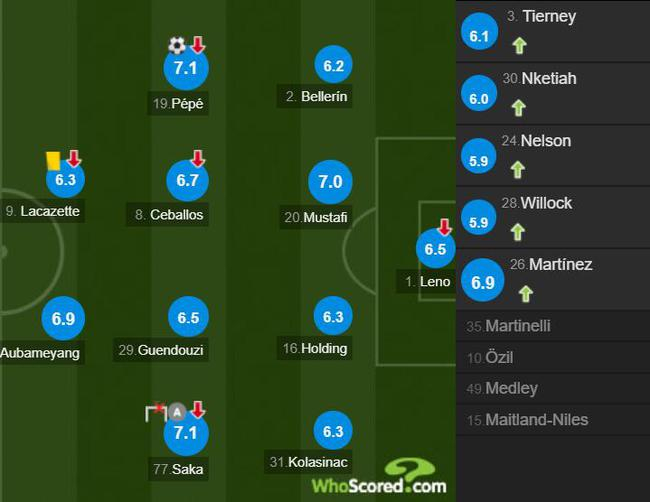Choose Kolasinac's rating circle
This screenshot has height=502, width=650.
[333, 432]
